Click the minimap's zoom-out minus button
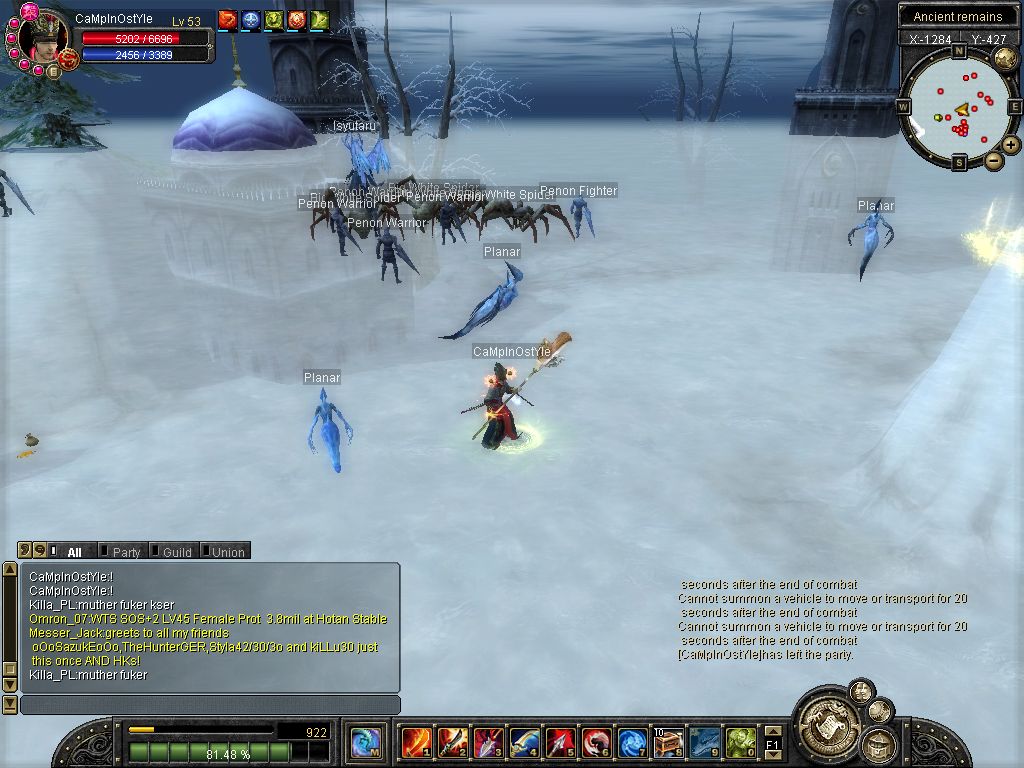 click(994, 160)
